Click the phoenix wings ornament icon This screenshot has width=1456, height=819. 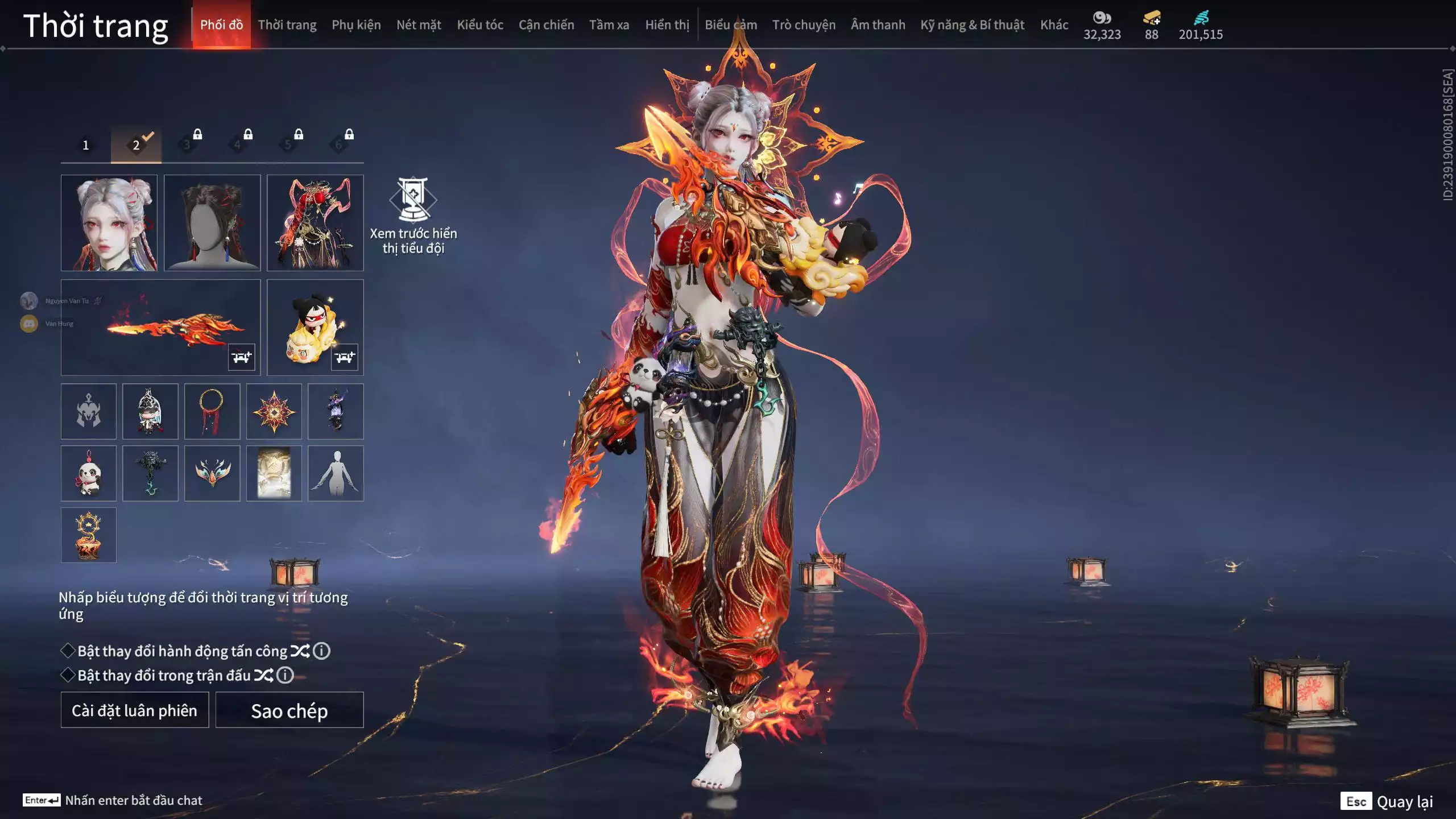(x=213, y=473)
